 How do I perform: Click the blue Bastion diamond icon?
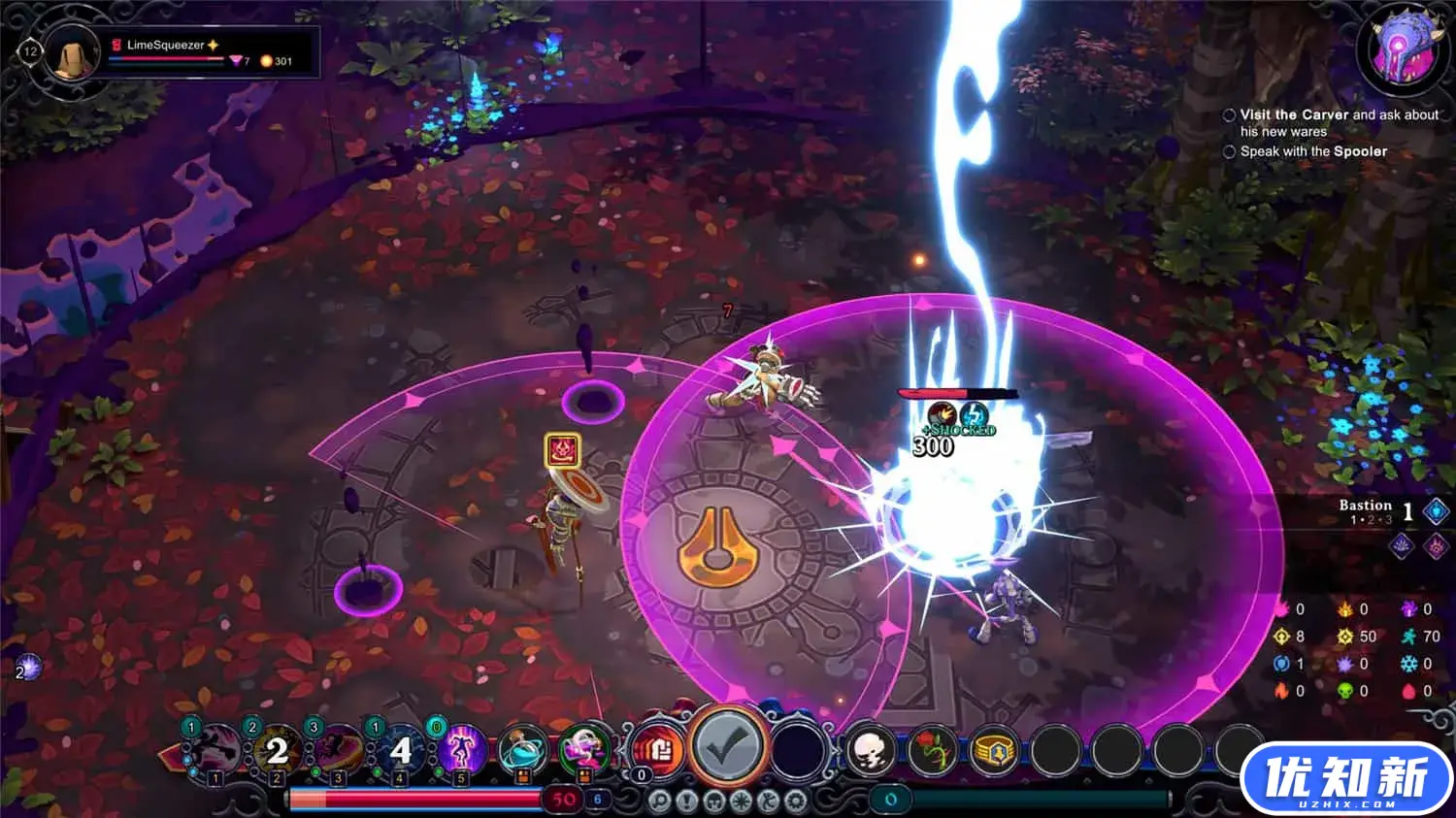click(1437, 511)
